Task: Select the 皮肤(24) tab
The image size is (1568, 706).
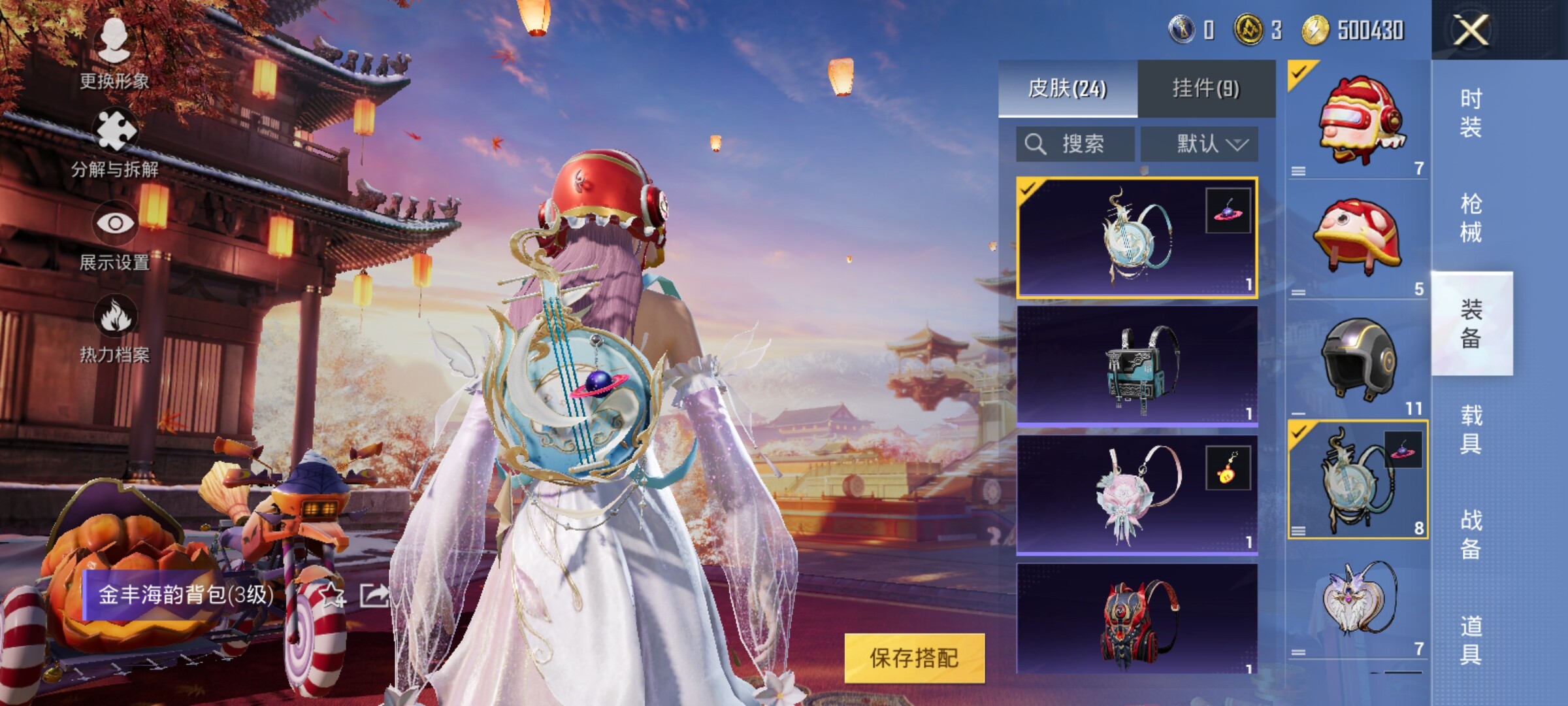Action: [x=1068, y=88]
